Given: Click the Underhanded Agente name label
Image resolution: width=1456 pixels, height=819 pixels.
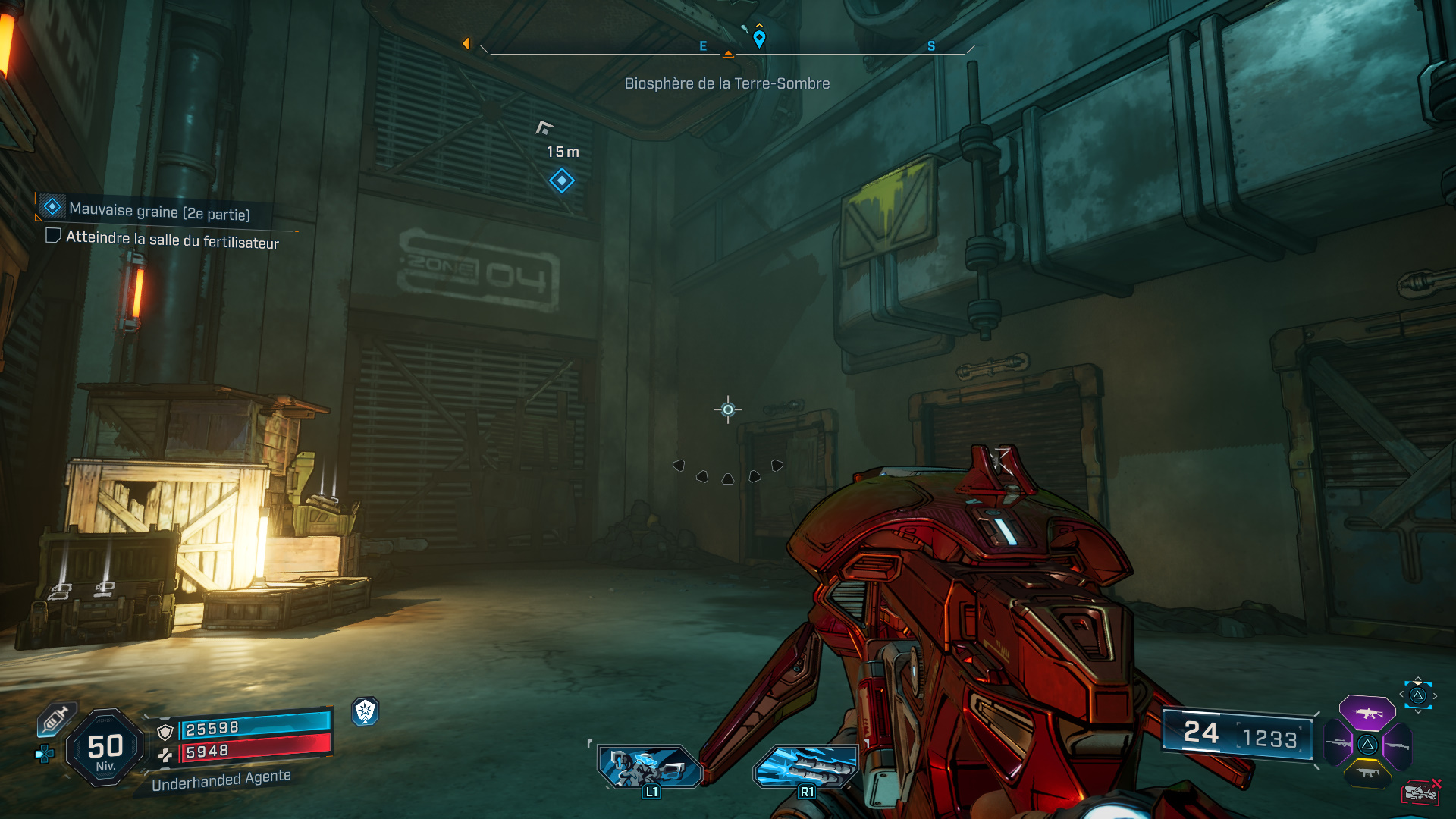Looking at the screenshot, I should click(x=221, y=781).
